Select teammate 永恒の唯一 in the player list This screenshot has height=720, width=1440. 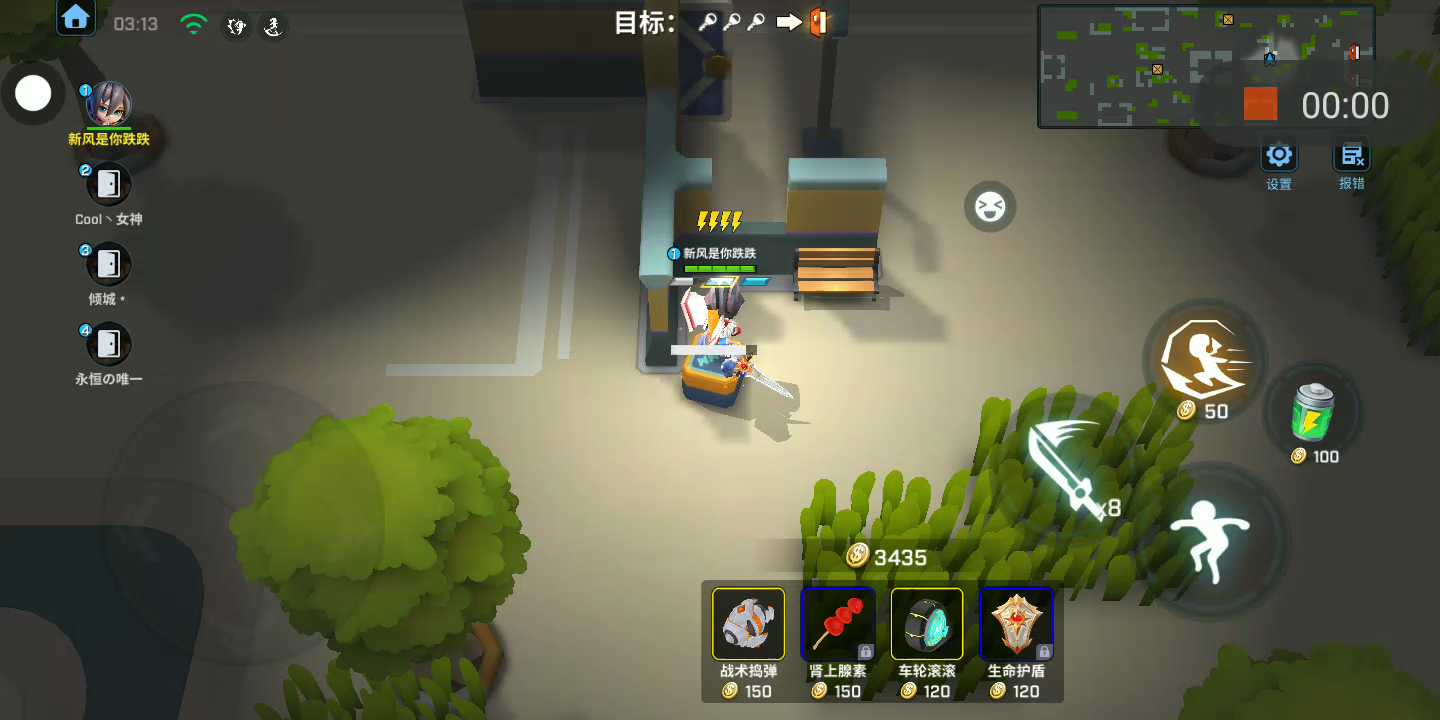coord(109,344)
